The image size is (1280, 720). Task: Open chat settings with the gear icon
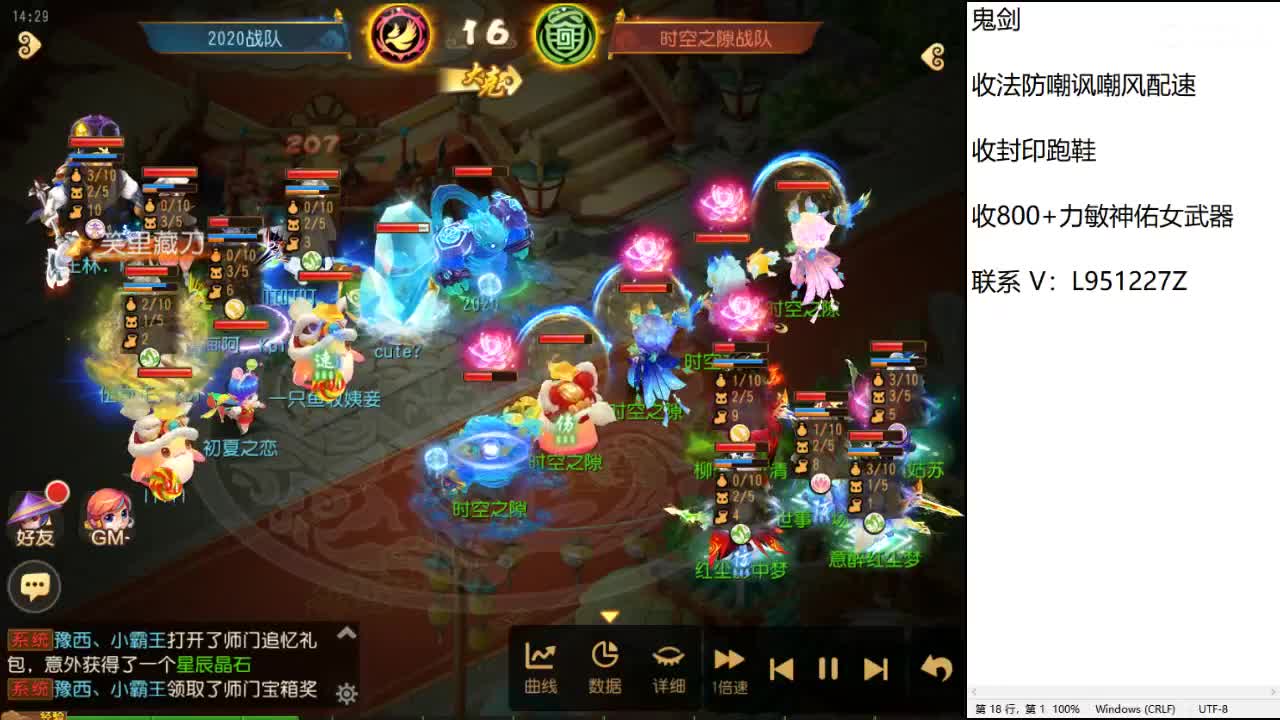[x=345, y=691]
